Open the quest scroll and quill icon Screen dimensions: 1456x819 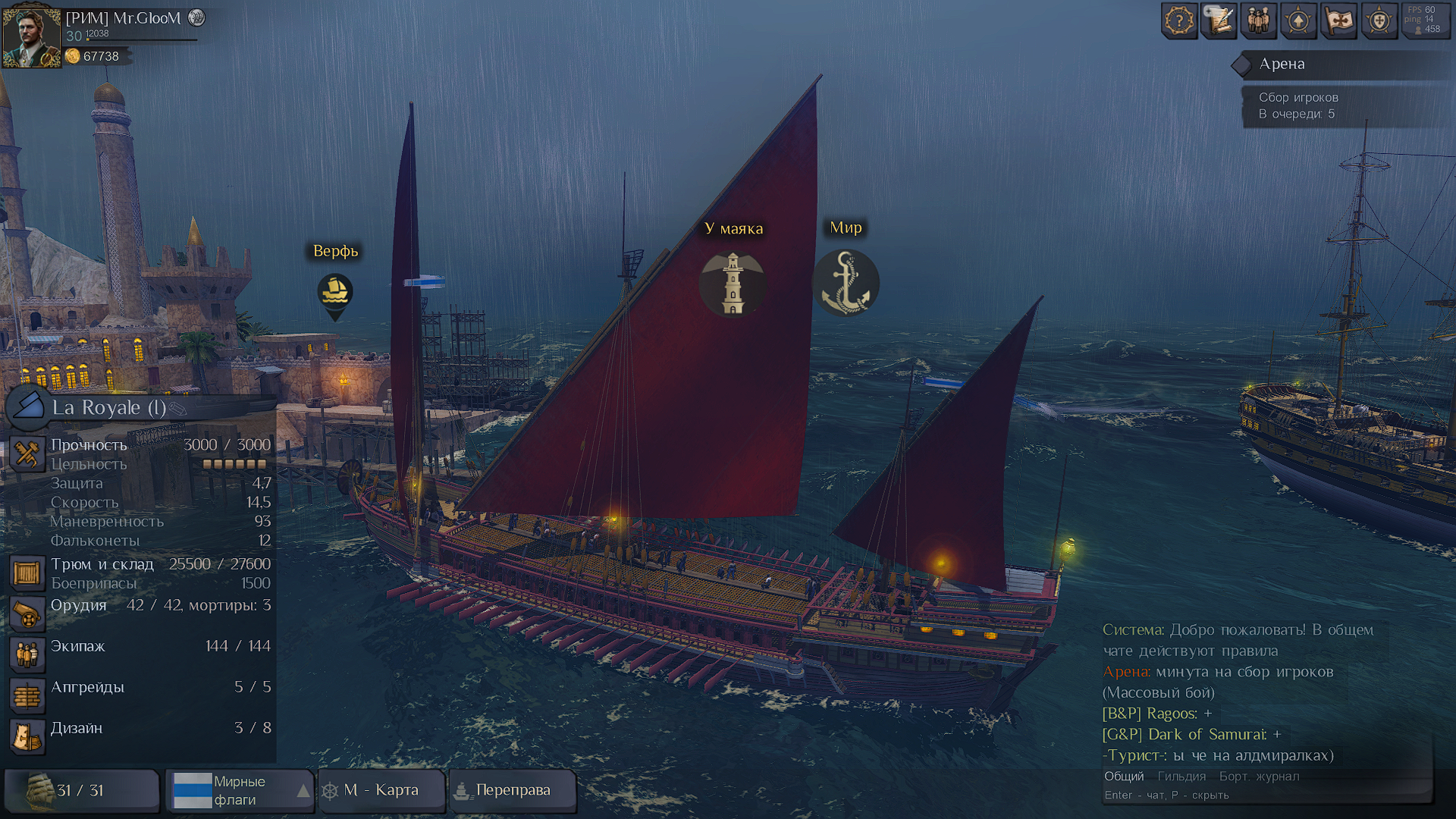click(1219, 21)
